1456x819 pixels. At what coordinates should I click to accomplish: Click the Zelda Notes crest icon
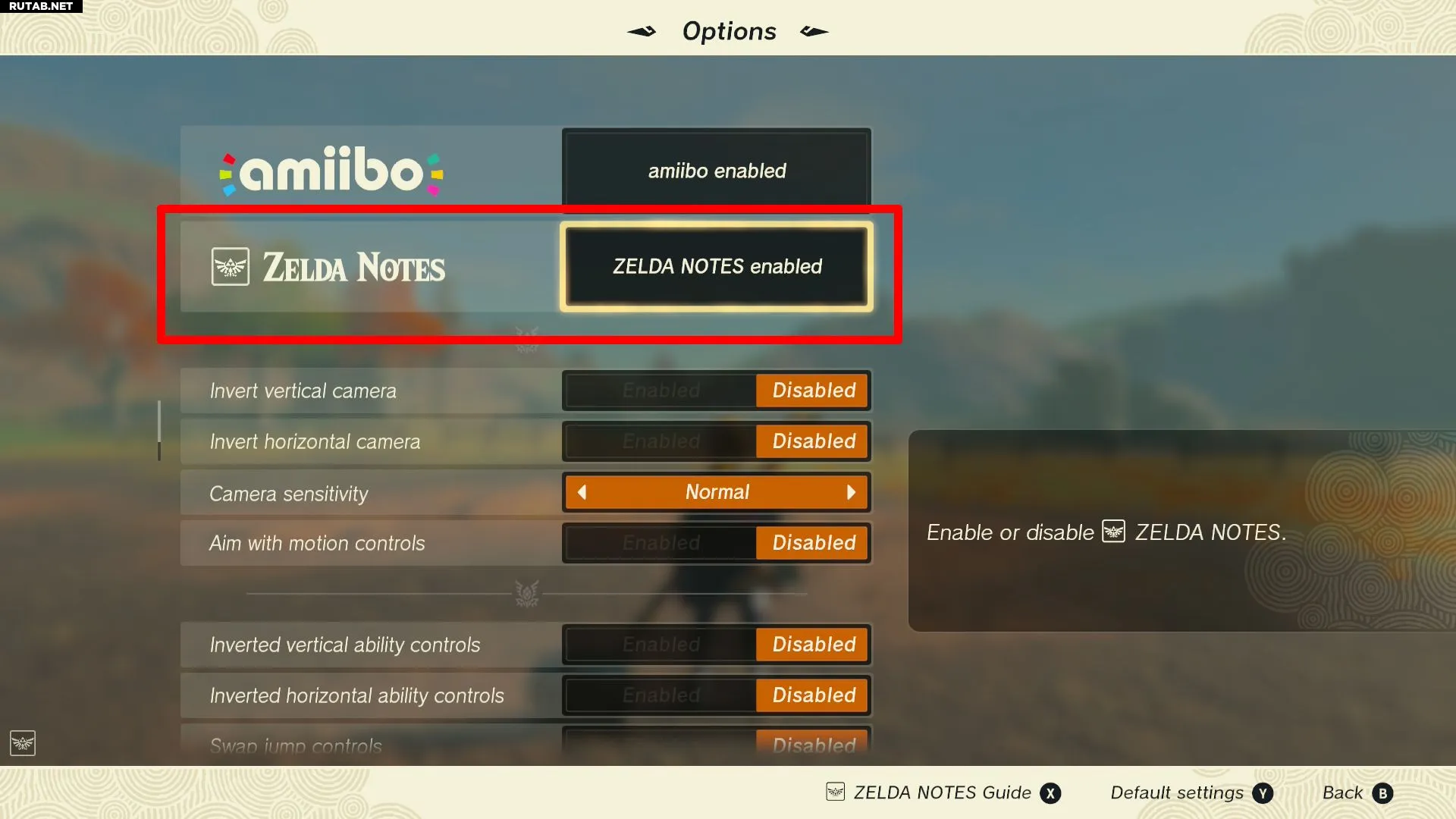point(230,266)
